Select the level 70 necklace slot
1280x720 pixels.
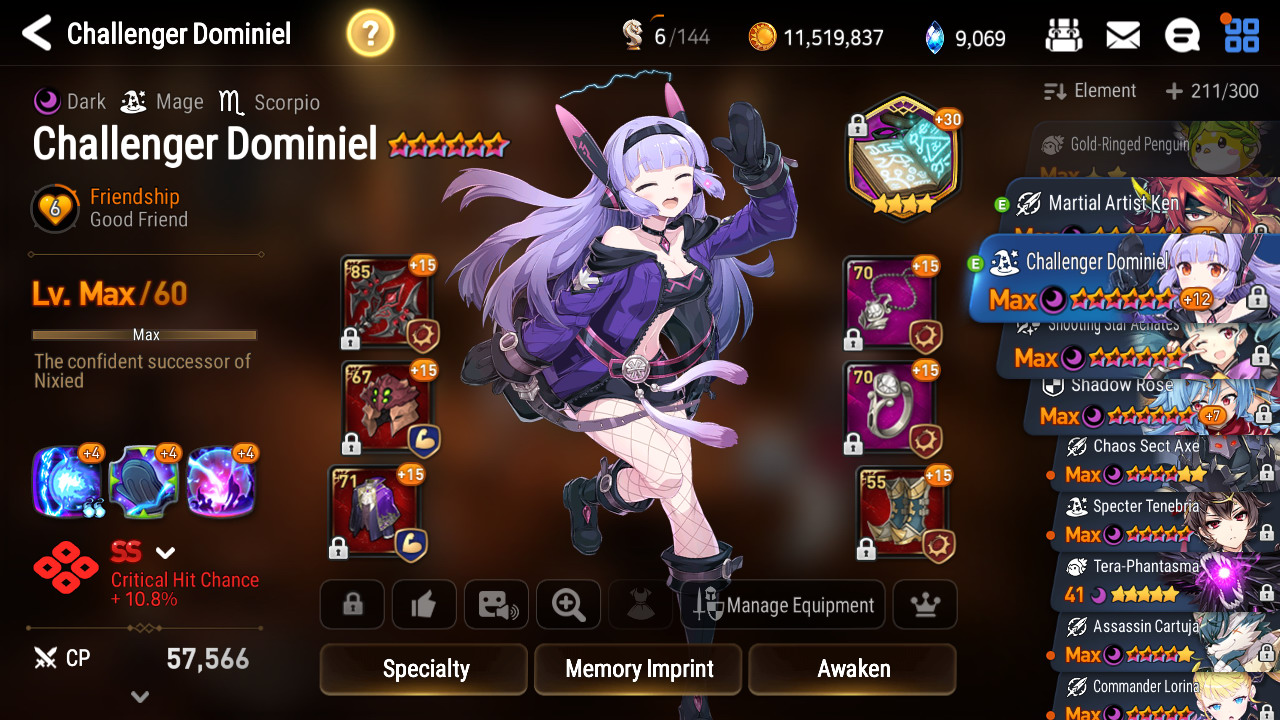(x=891, y=304)
